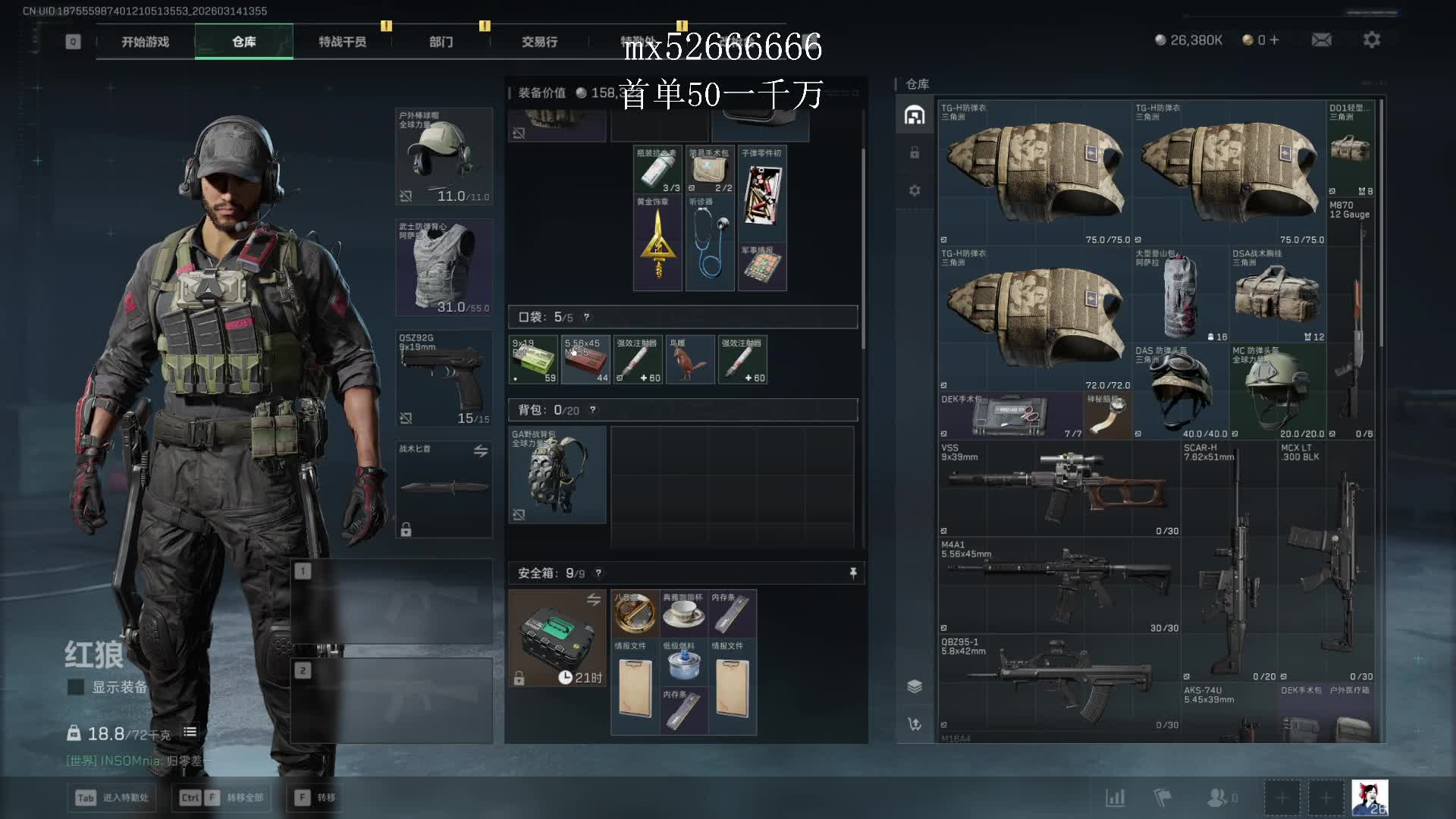Select the stethoscope item 听诊器

click(711, 243)
